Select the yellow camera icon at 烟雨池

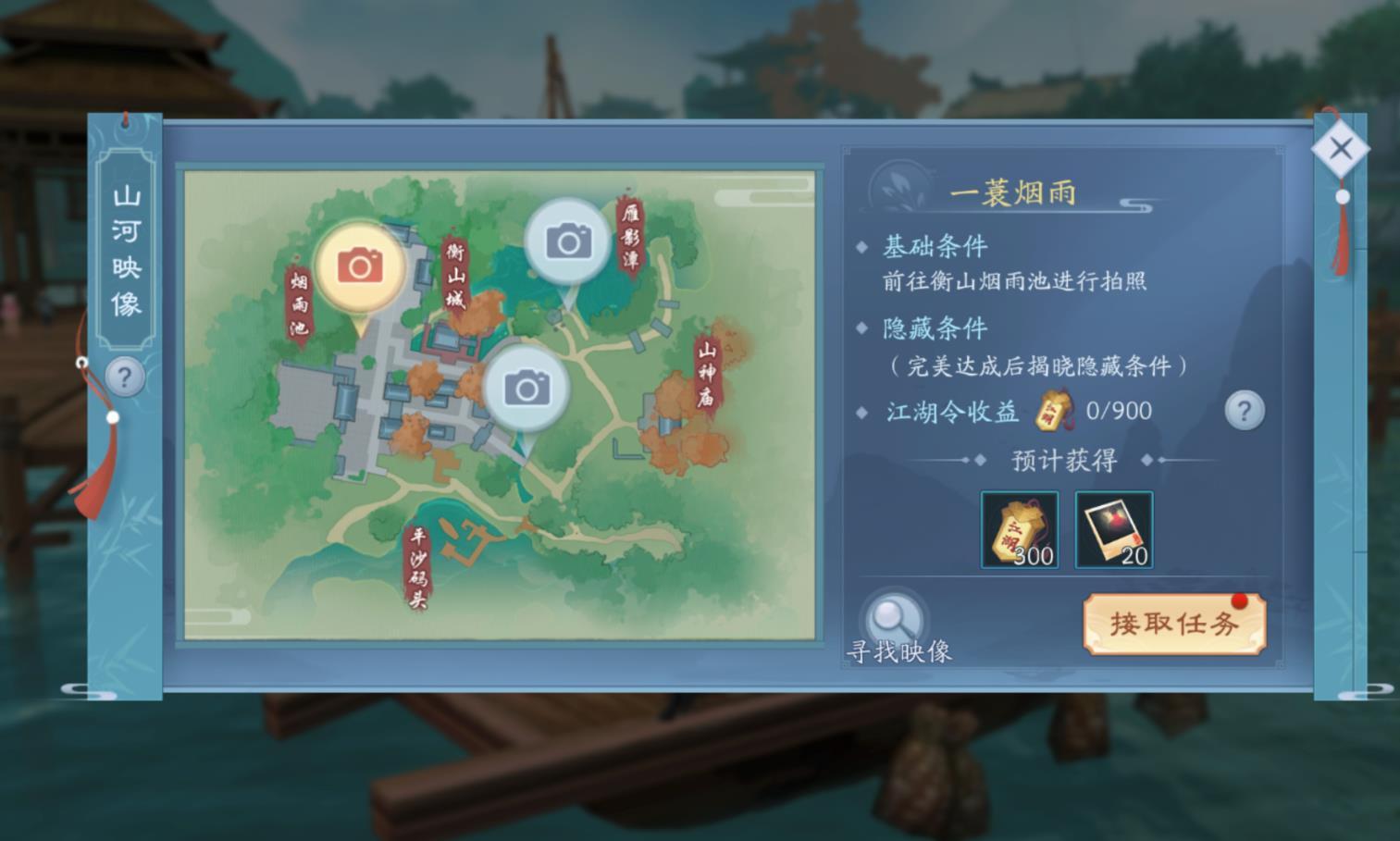pyautogui.click(x=363, y=266)
